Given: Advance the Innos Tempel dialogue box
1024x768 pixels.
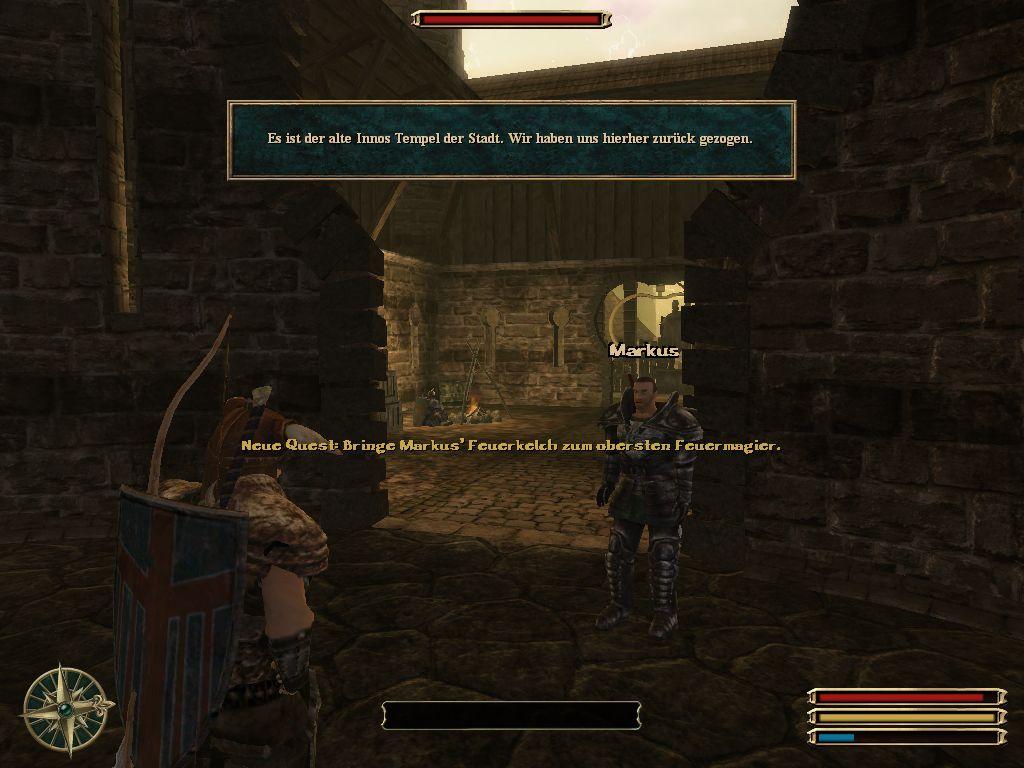Looking at the screenshot, I should click(511, 140).
